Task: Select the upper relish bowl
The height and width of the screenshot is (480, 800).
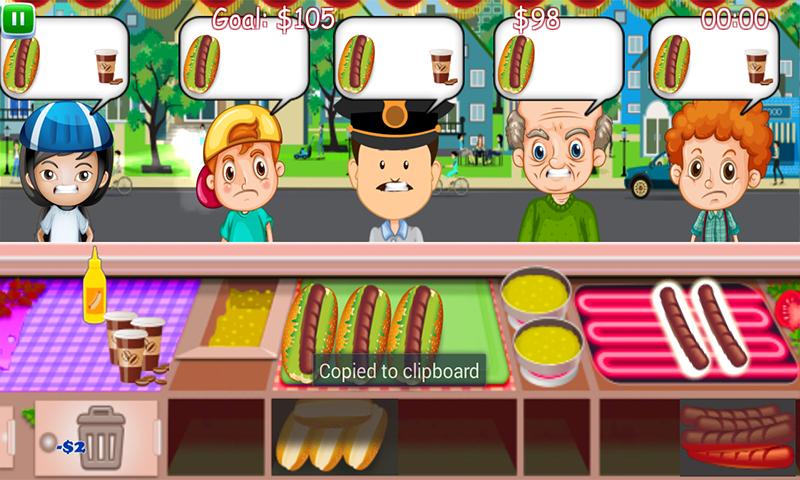Action: click(x=536, y=293)
